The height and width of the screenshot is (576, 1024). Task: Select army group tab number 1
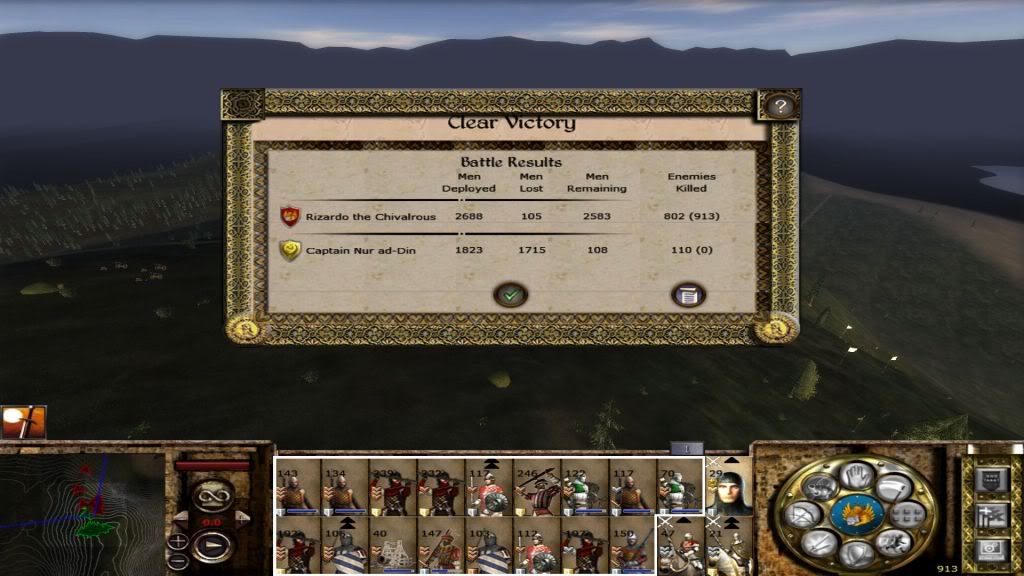[x=687, y=449]
